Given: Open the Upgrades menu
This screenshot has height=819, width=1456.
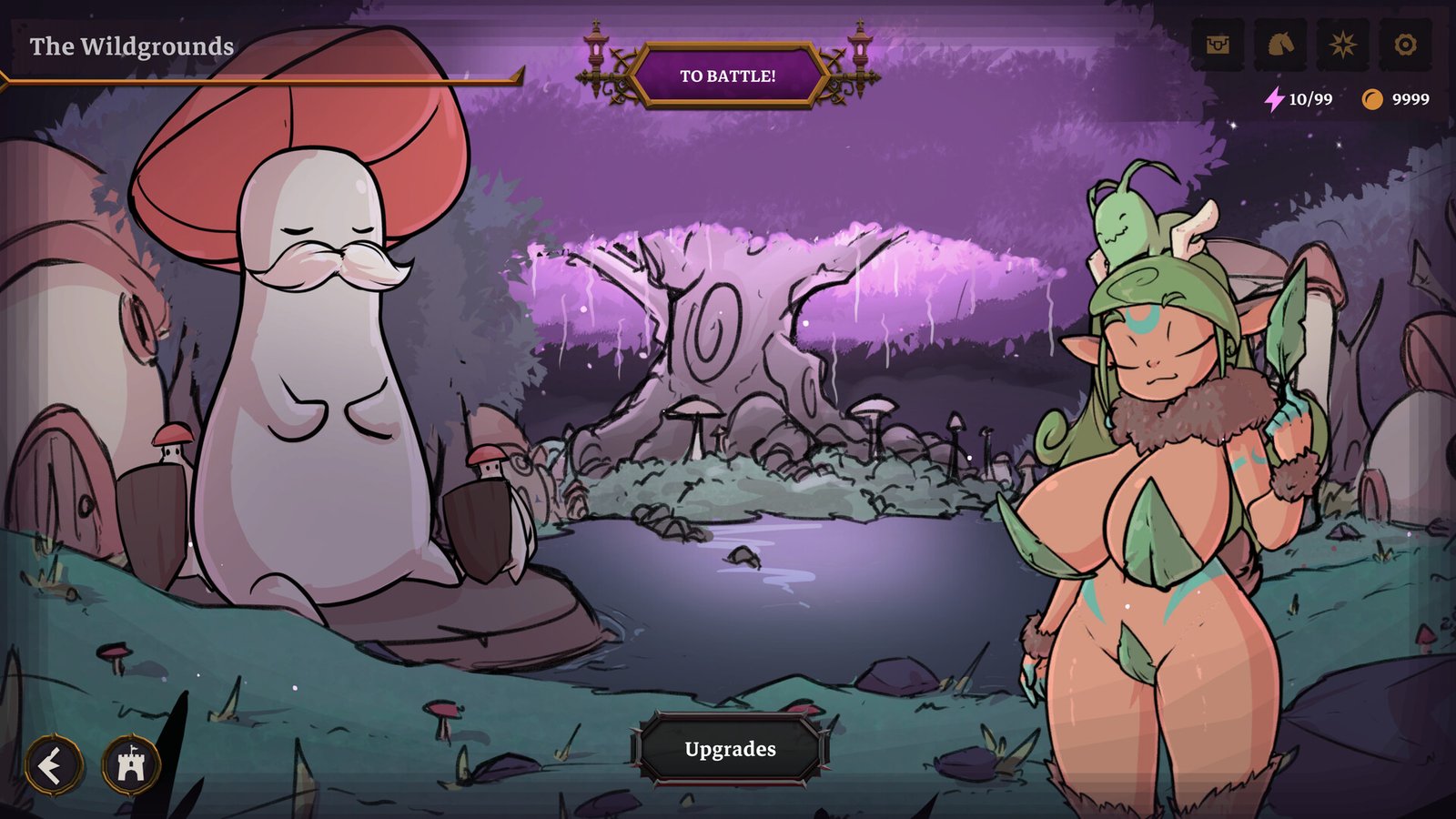Looking at the screenshot, I should [x=728, y=750].
